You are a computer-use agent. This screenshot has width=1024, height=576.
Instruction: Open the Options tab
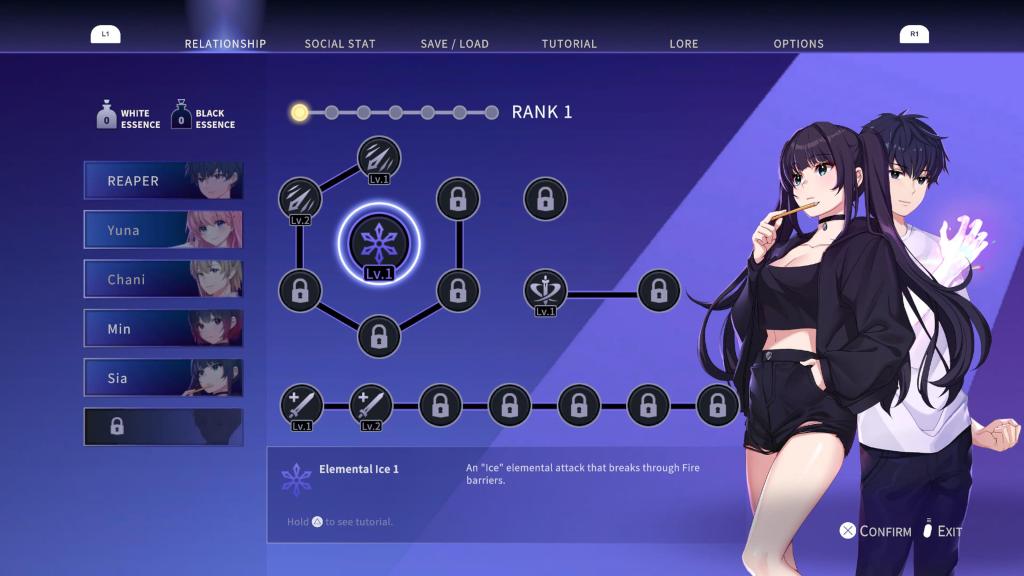pos(798,44)
